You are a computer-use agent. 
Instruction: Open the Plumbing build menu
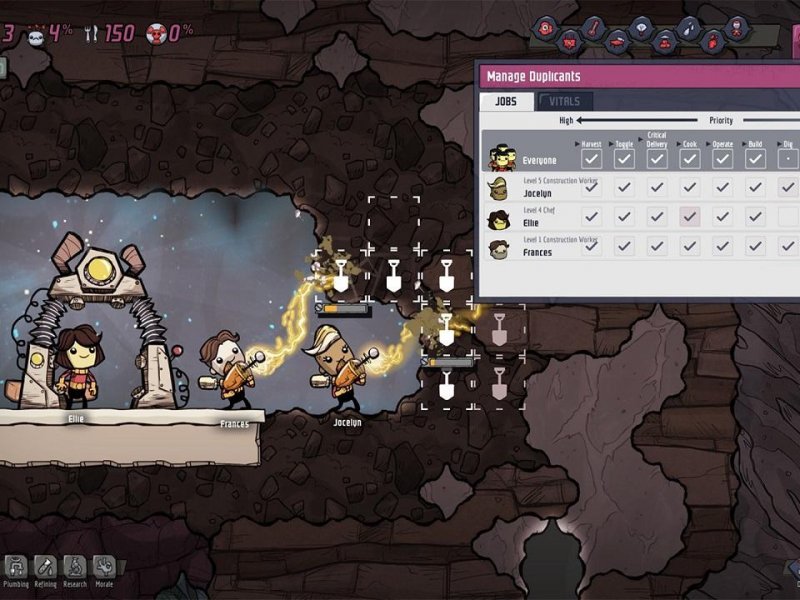coord(18,568)
